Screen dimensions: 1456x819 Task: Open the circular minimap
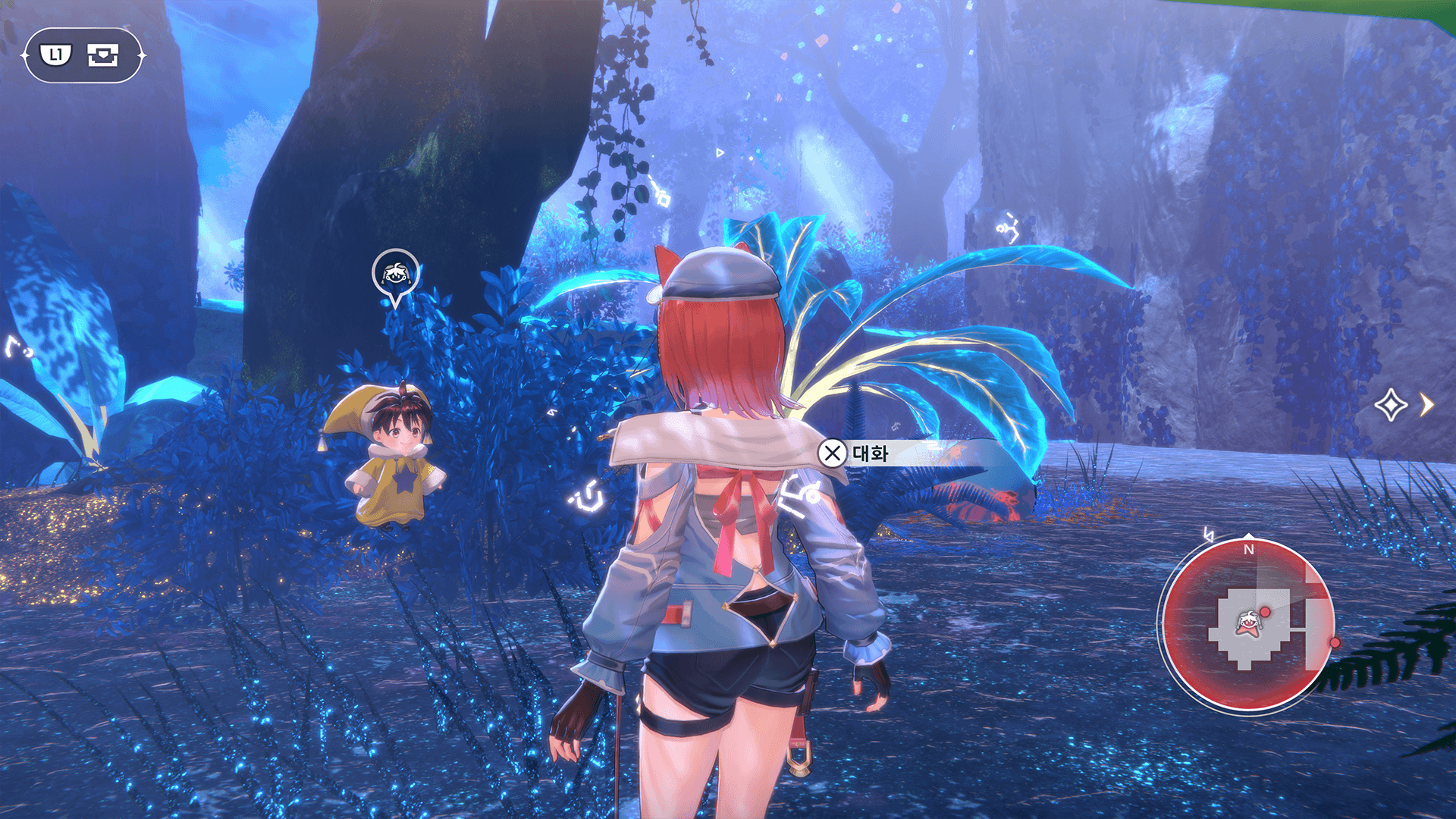pyautogui.click(x=1247, y=625)
